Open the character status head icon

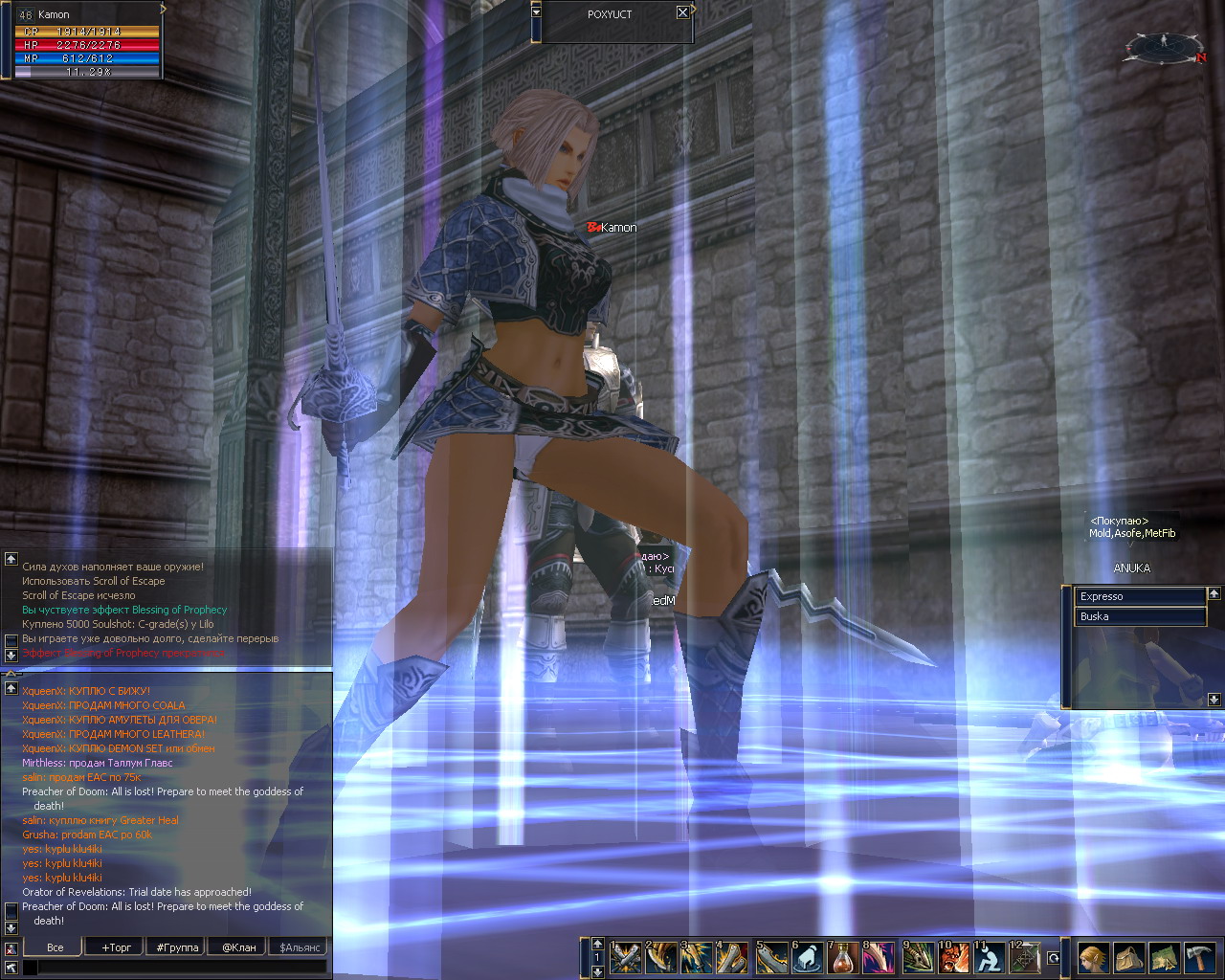[1094, 957]
